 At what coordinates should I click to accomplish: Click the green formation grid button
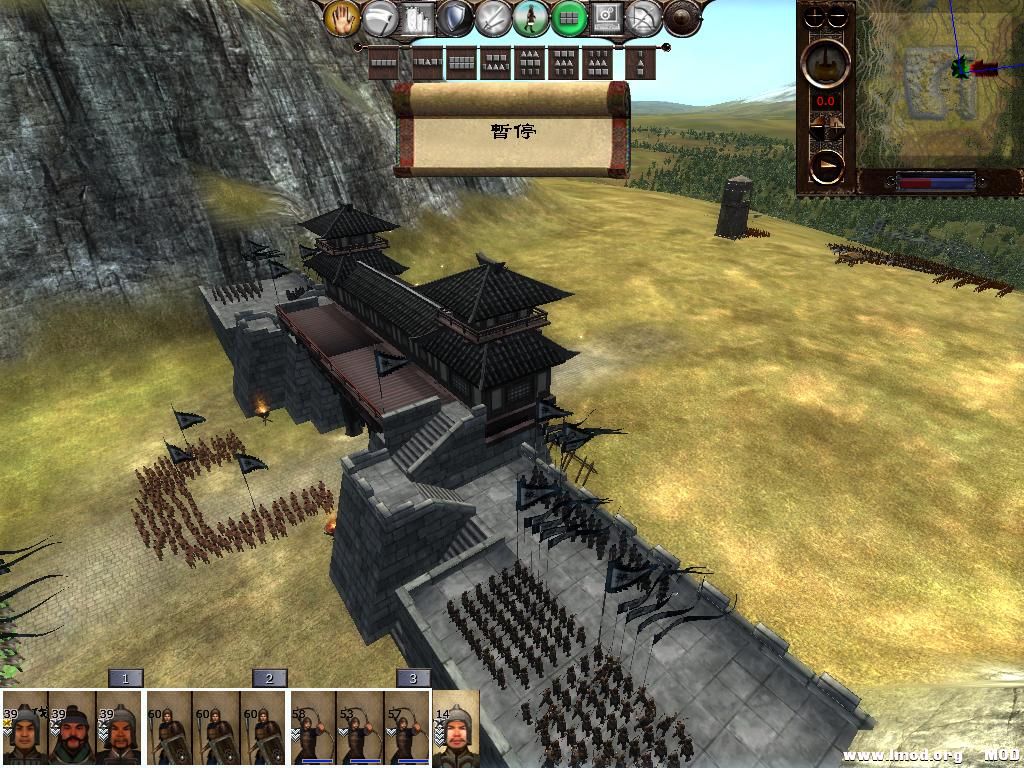(x=569, y=18)
